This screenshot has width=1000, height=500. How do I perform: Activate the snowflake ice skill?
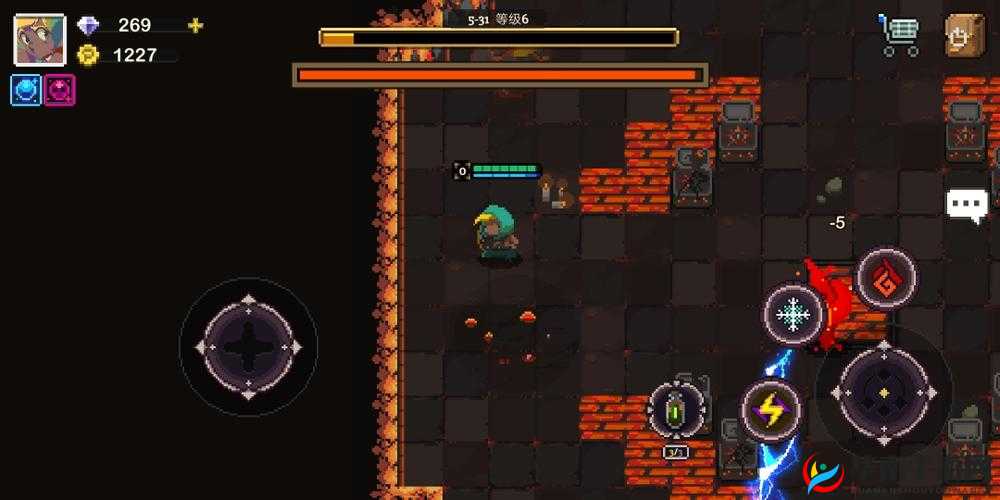793,315
